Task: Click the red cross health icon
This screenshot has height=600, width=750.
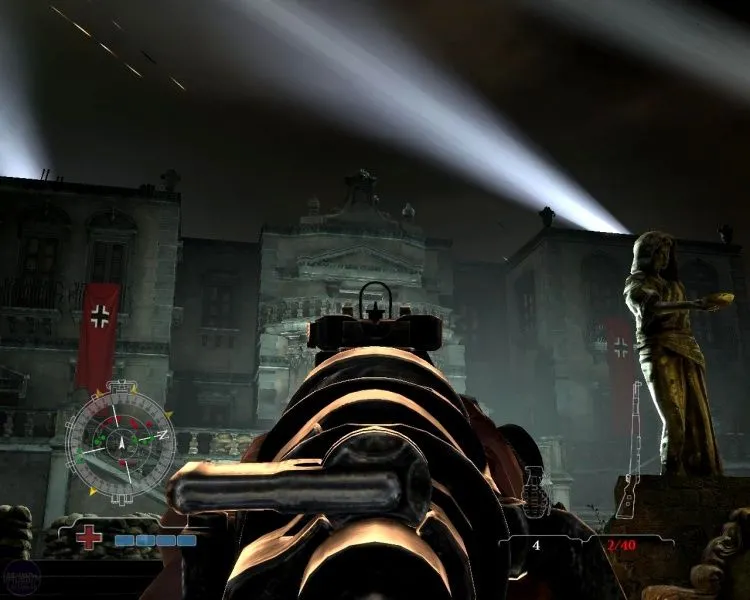Action: tap(89, 537)
